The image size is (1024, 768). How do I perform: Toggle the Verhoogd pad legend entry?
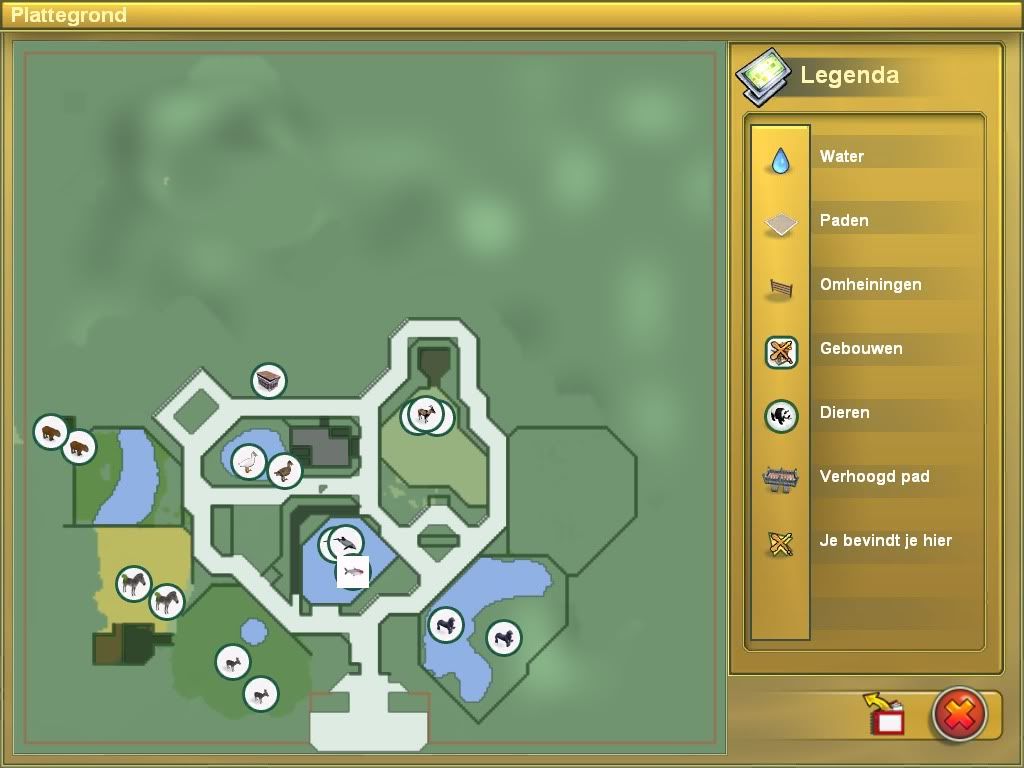(x=780, y=479)
